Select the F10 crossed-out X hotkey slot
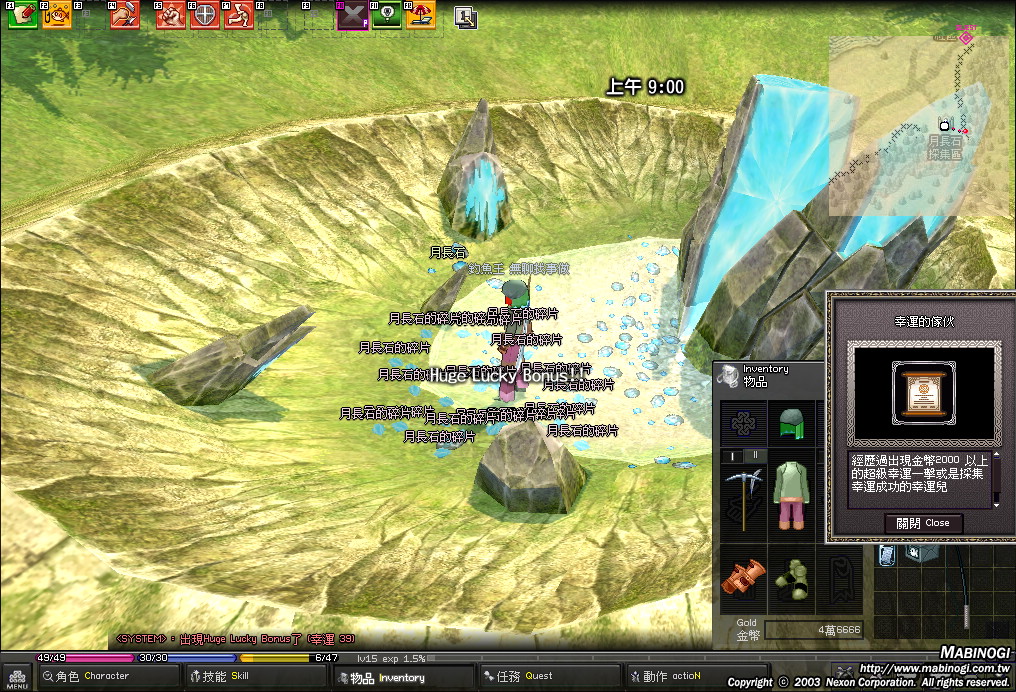The image size is (1016, 692). [352, 16]
